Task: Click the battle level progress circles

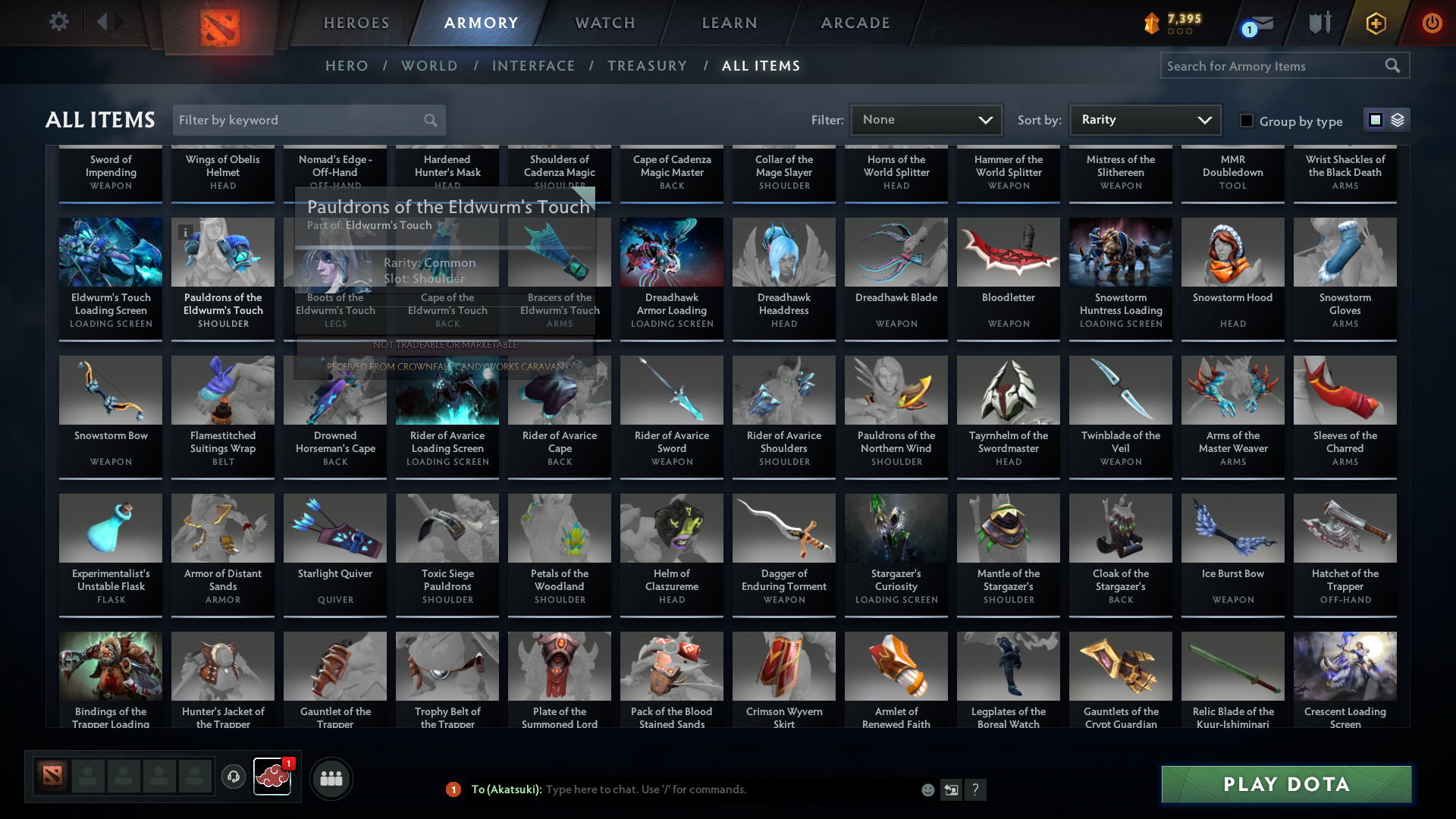Action: pyautogui.click(x=1178, y=31)
